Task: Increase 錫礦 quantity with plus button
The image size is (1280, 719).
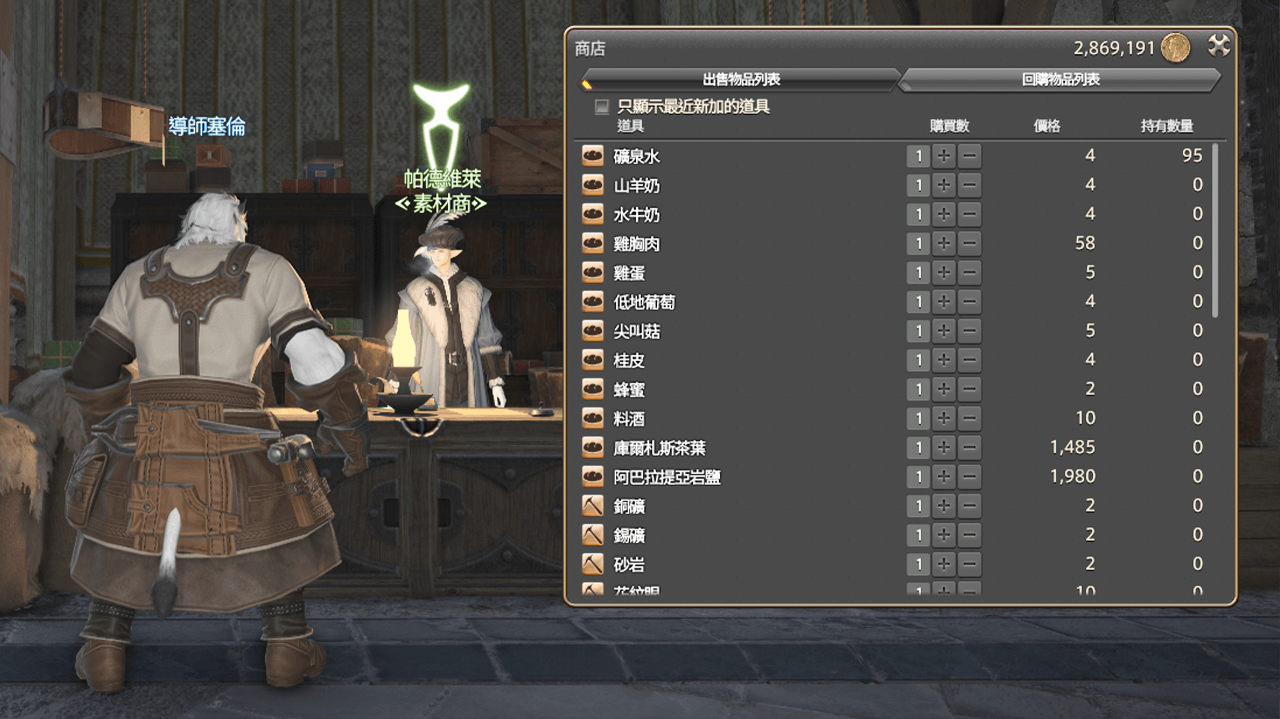Action: pyautogui.click(x=944, y=535)
